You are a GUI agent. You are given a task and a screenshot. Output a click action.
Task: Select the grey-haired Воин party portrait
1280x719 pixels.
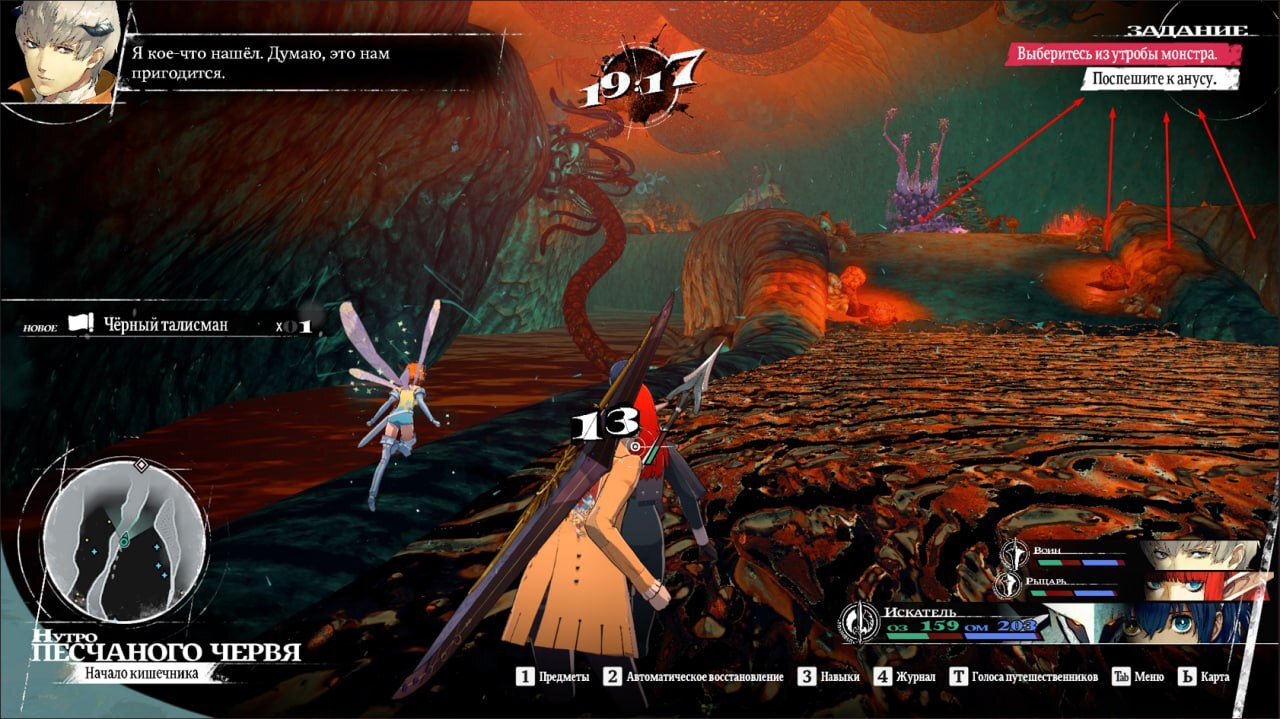[1200, 554]
